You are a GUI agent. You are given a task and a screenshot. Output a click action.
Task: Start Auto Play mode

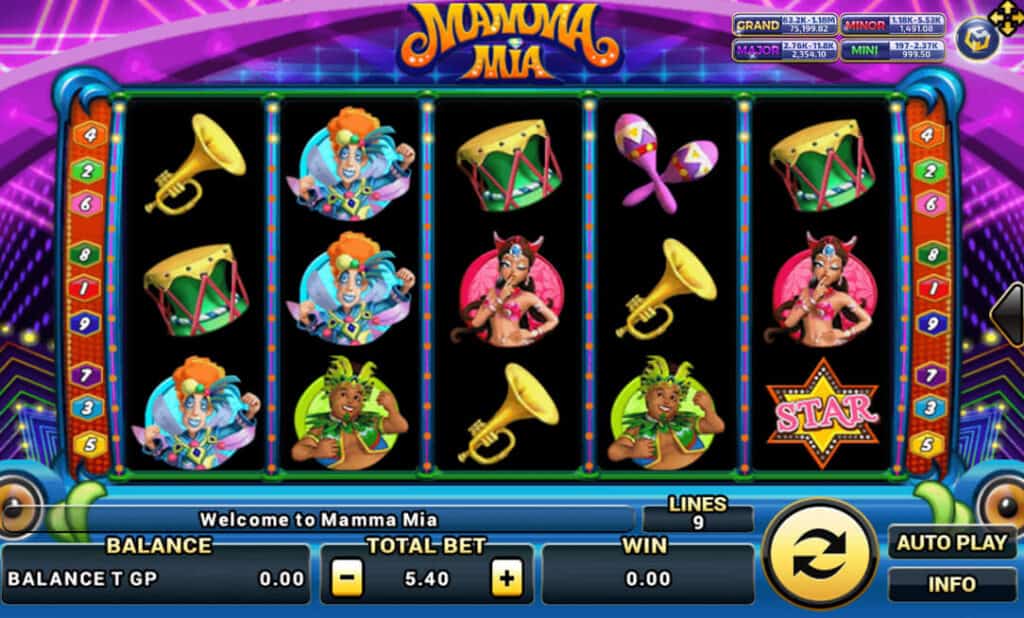click(951, 544)
